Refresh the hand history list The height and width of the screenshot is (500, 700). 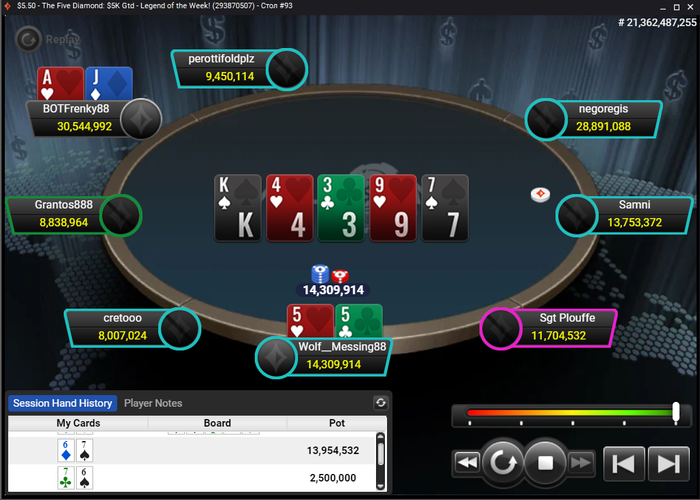point(380,403)
